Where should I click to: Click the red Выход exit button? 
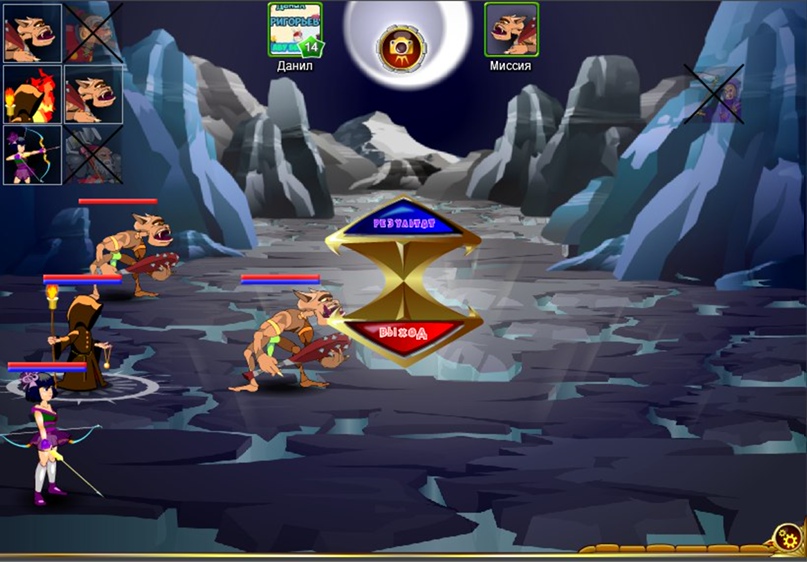click(x=405, y=334)
